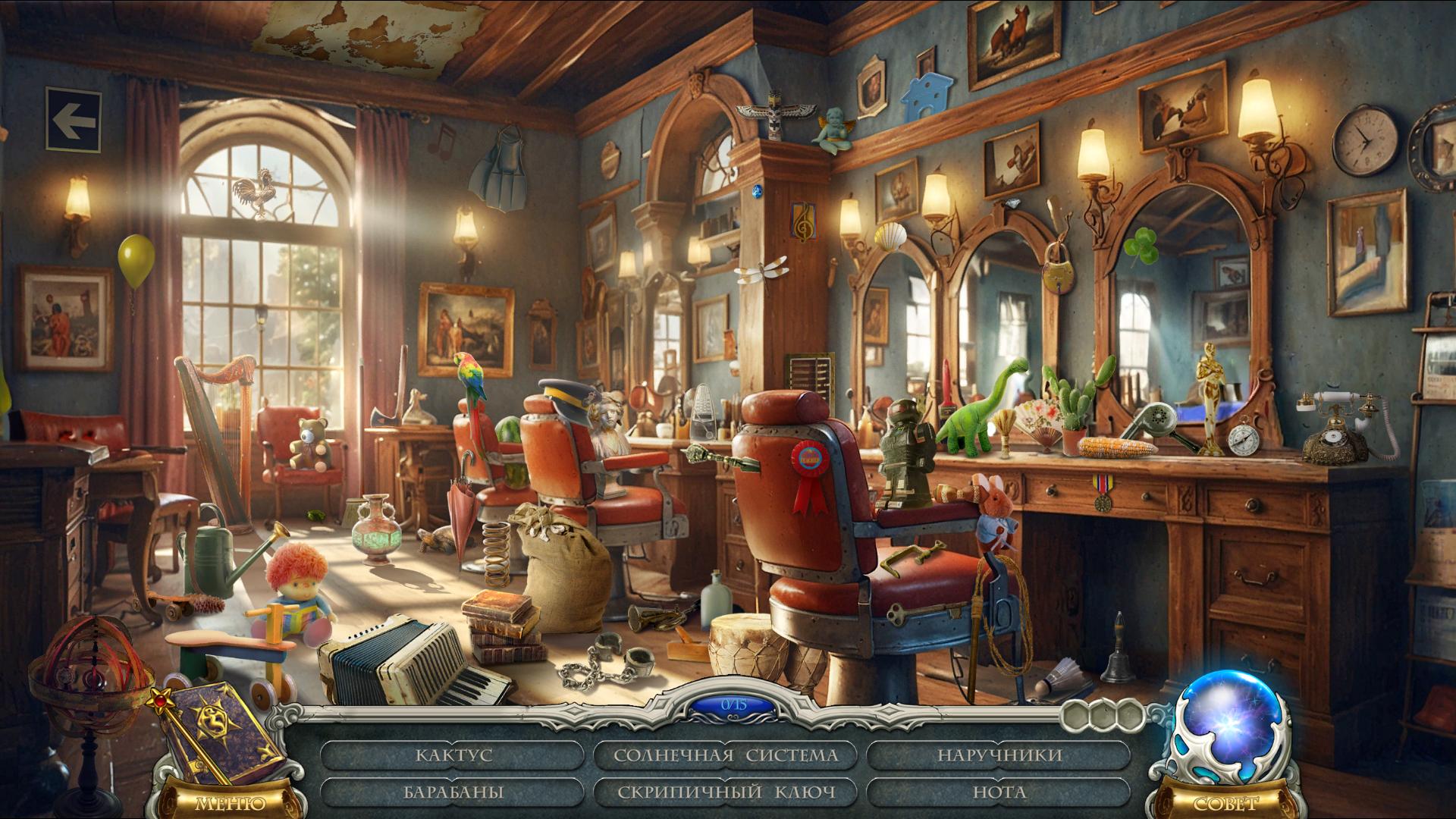This screenshot has width=1456, height=819.
Task: Pick the Скрипичный ключ list entry
Action: pos(726,792)
